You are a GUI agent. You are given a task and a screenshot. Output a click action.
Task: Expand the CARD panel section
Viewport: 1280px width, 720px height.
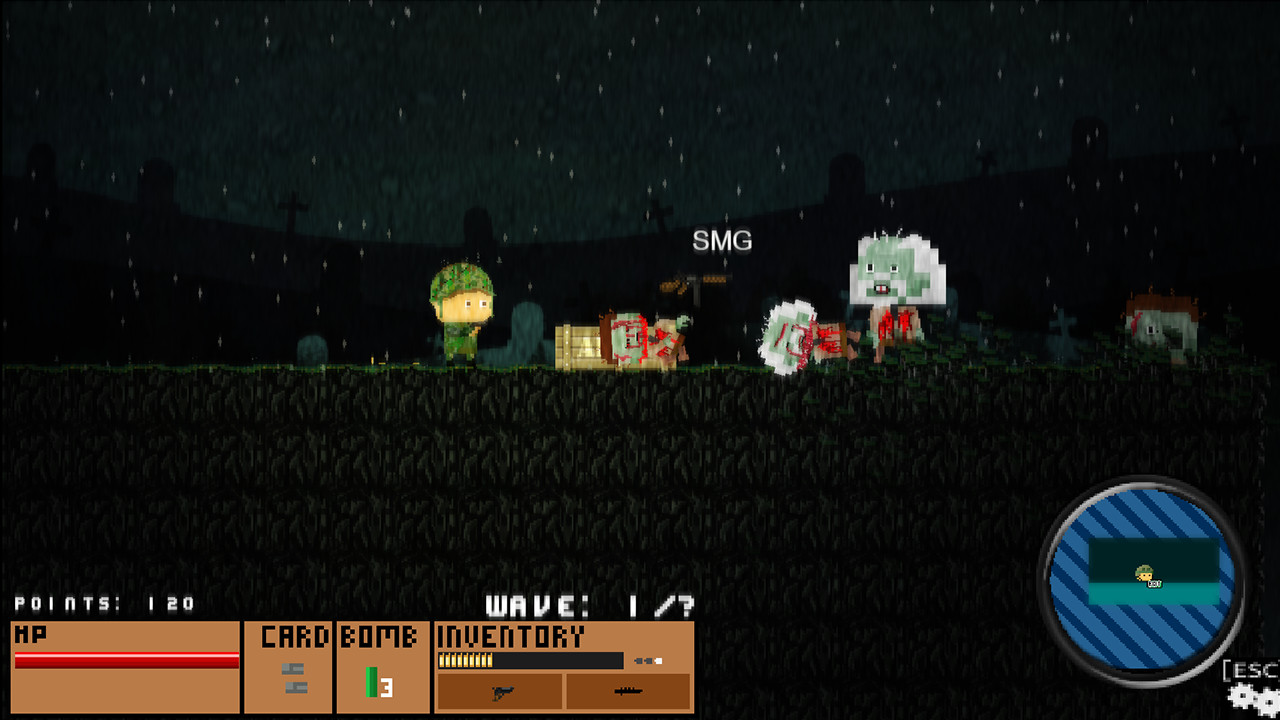point(293,635)
